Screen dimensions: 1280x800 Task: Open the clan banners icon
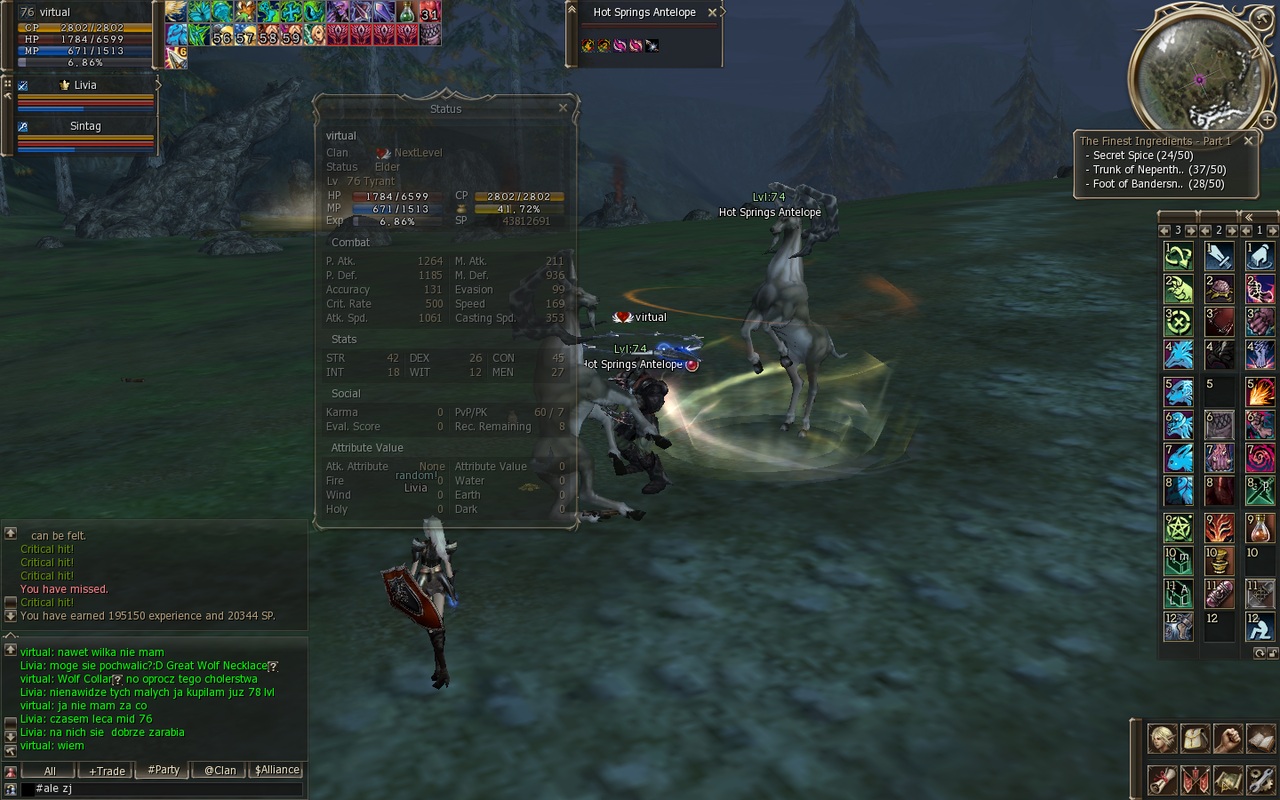(1195, 778)
